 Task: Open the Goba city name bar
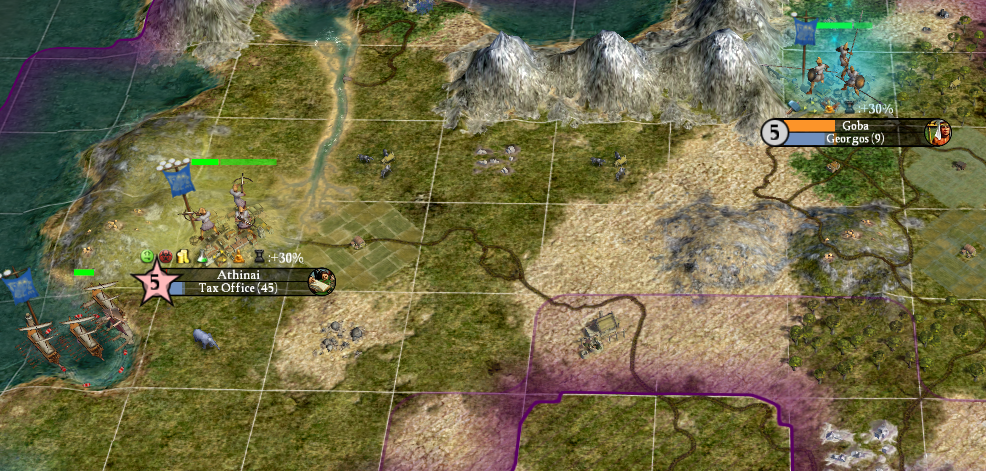855,126
